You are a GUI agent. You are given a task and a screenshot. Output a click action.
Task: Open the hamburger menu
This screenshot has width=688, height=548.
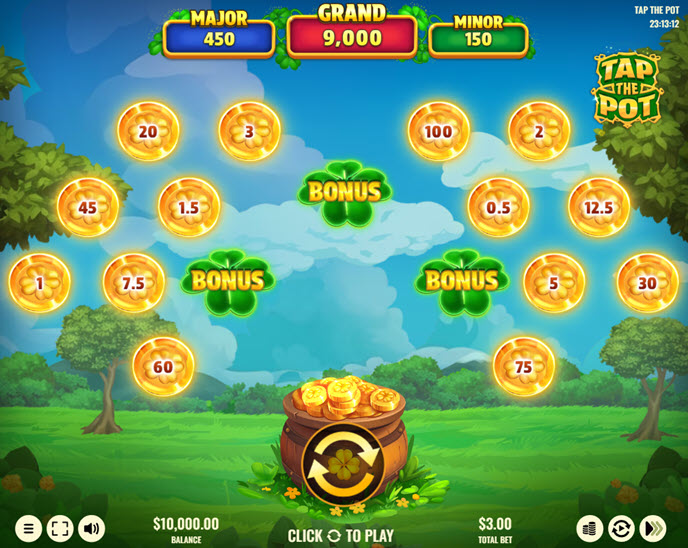click(28, 528)
